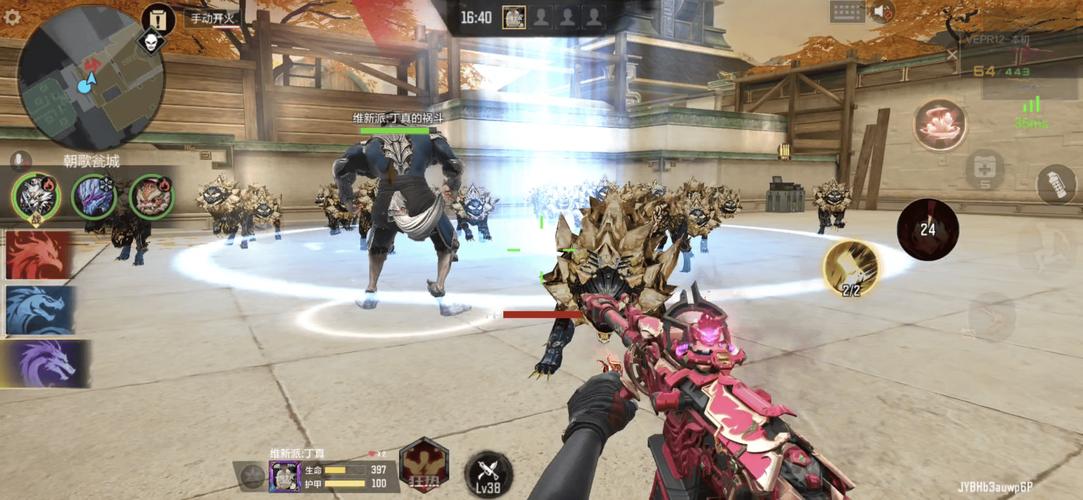The width and height of the screenshot is (1083, 500).
Task: Choose the blue dragon card
Action: pos(39,310)
